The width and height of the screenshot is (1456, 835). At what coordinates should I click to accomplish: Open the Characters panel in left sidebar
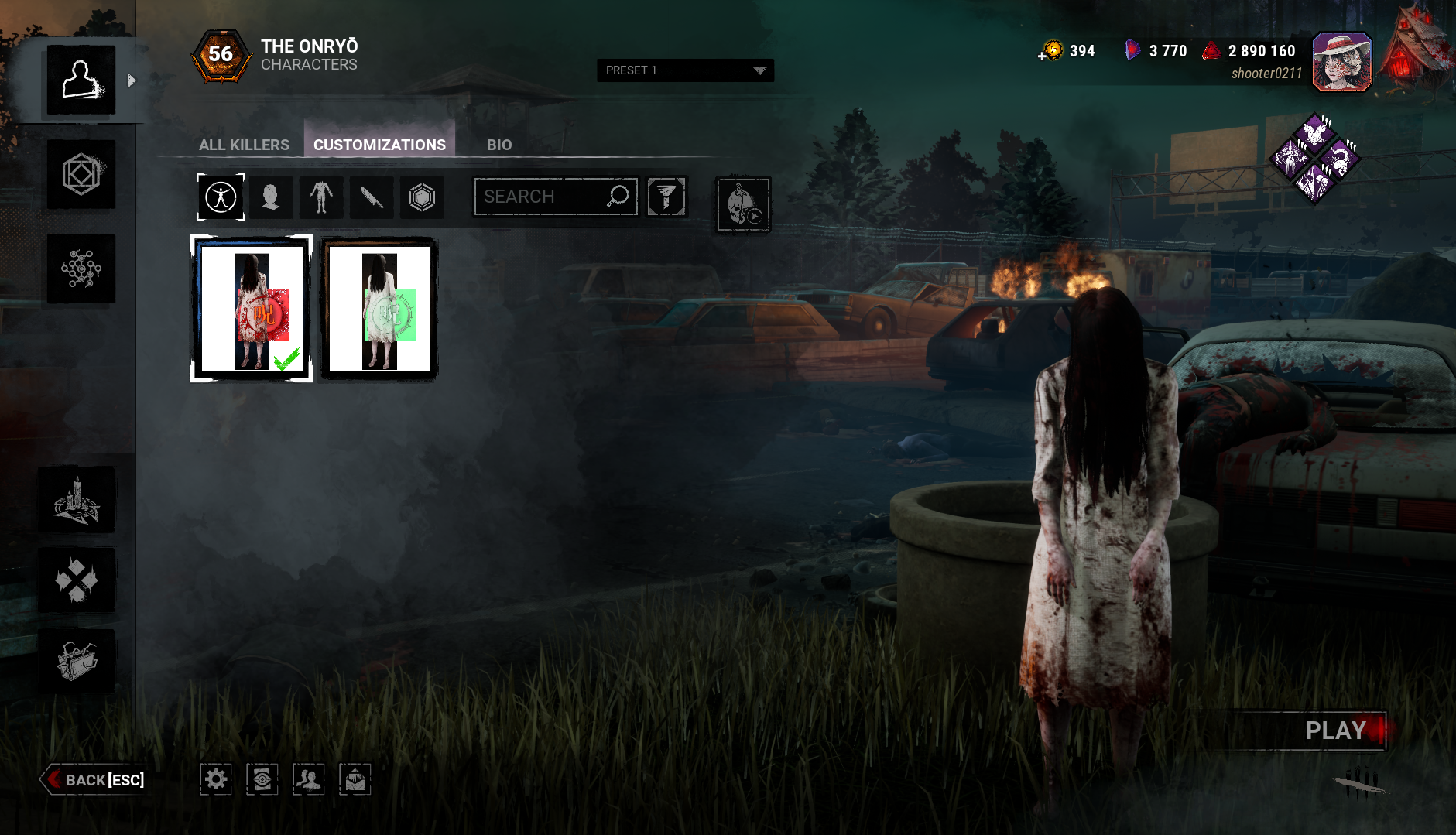coord(81,80)
